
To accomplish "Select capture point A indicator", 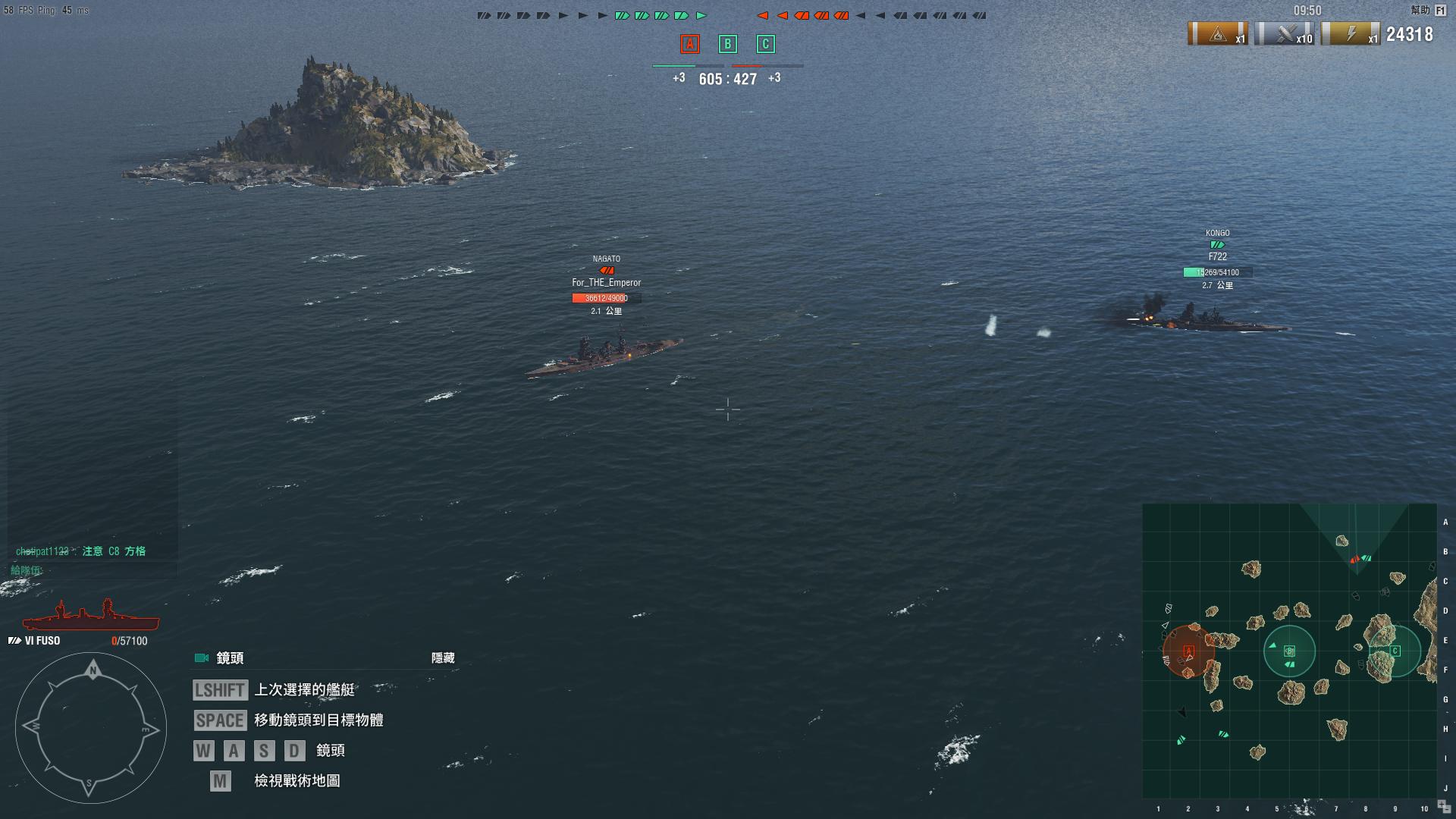I will (x=689, y=44).
